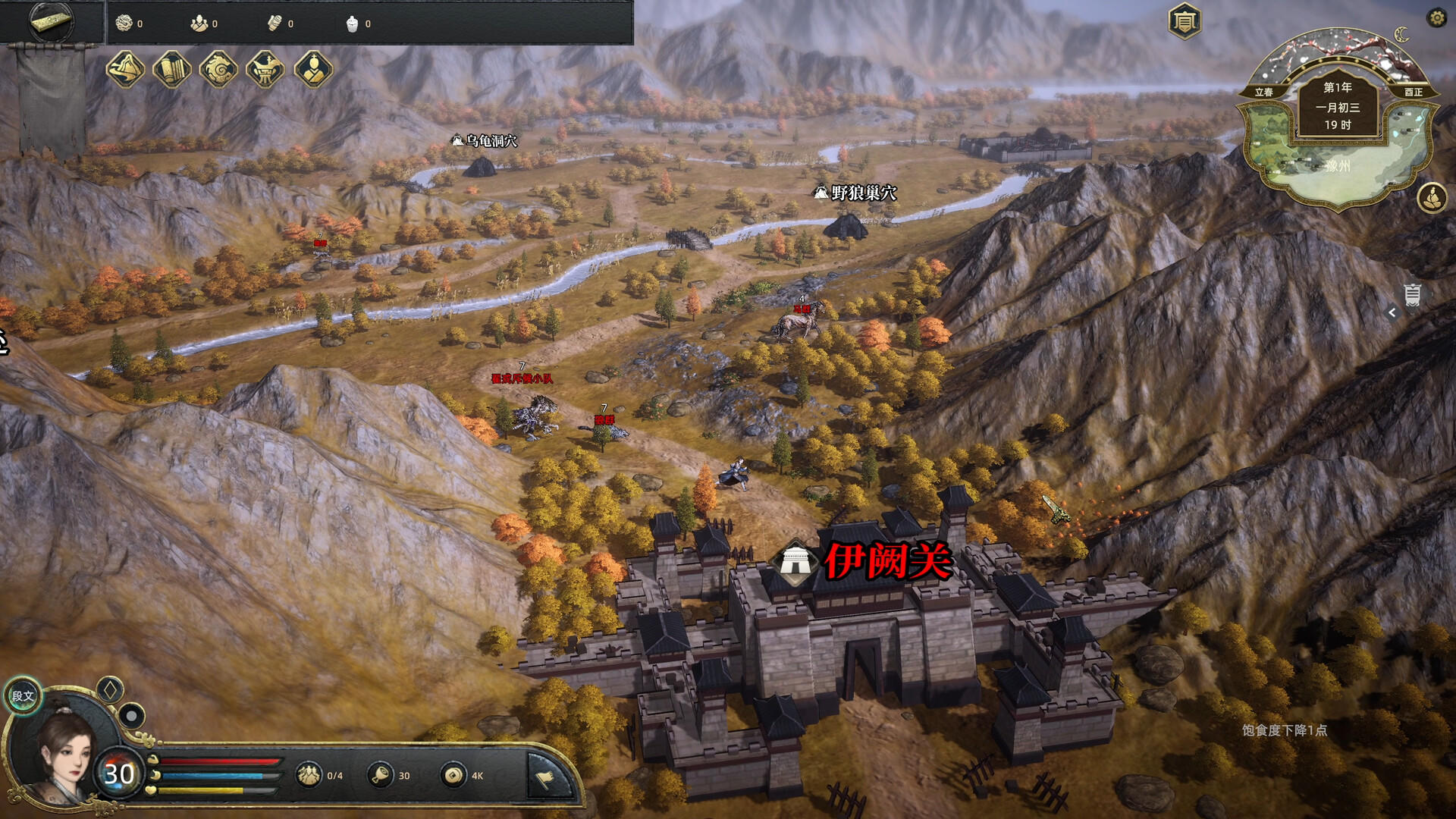The image size is (1456, 819).
Task: Click the party members icon
Action: (309, 775)
